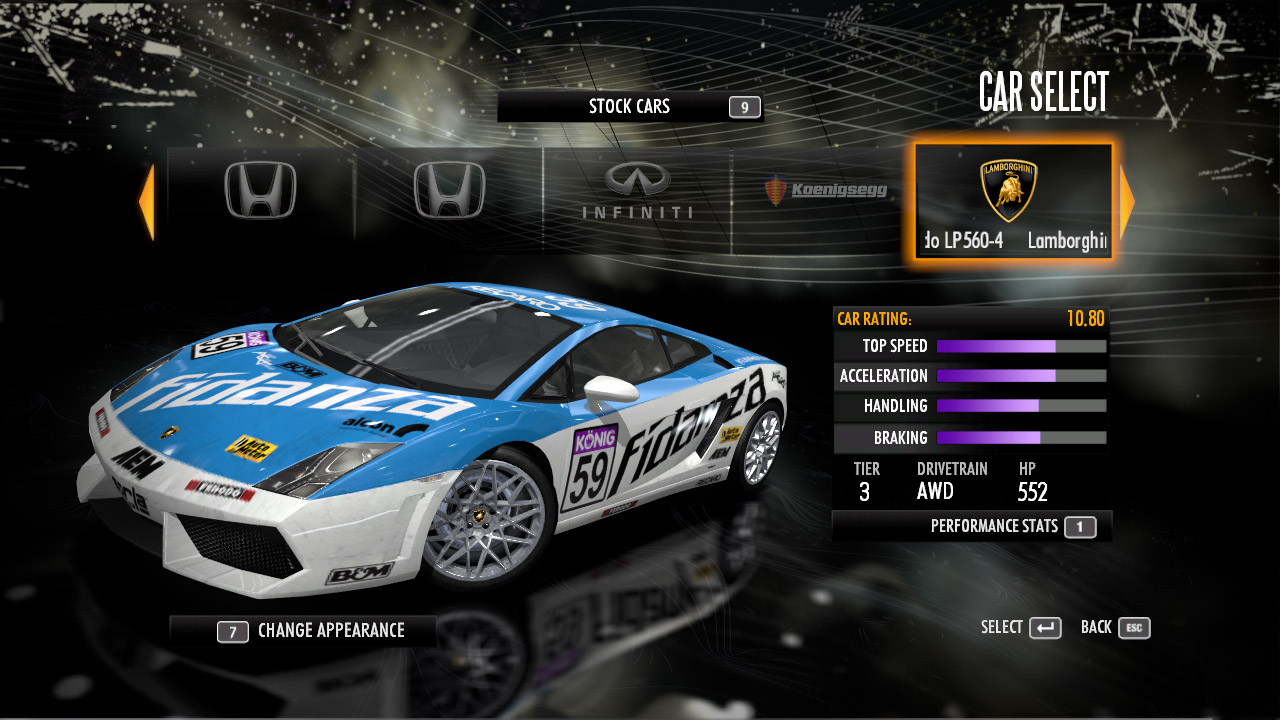Advance car list with right orange arrow
Screen dimensions: 1280x720
1127,201
